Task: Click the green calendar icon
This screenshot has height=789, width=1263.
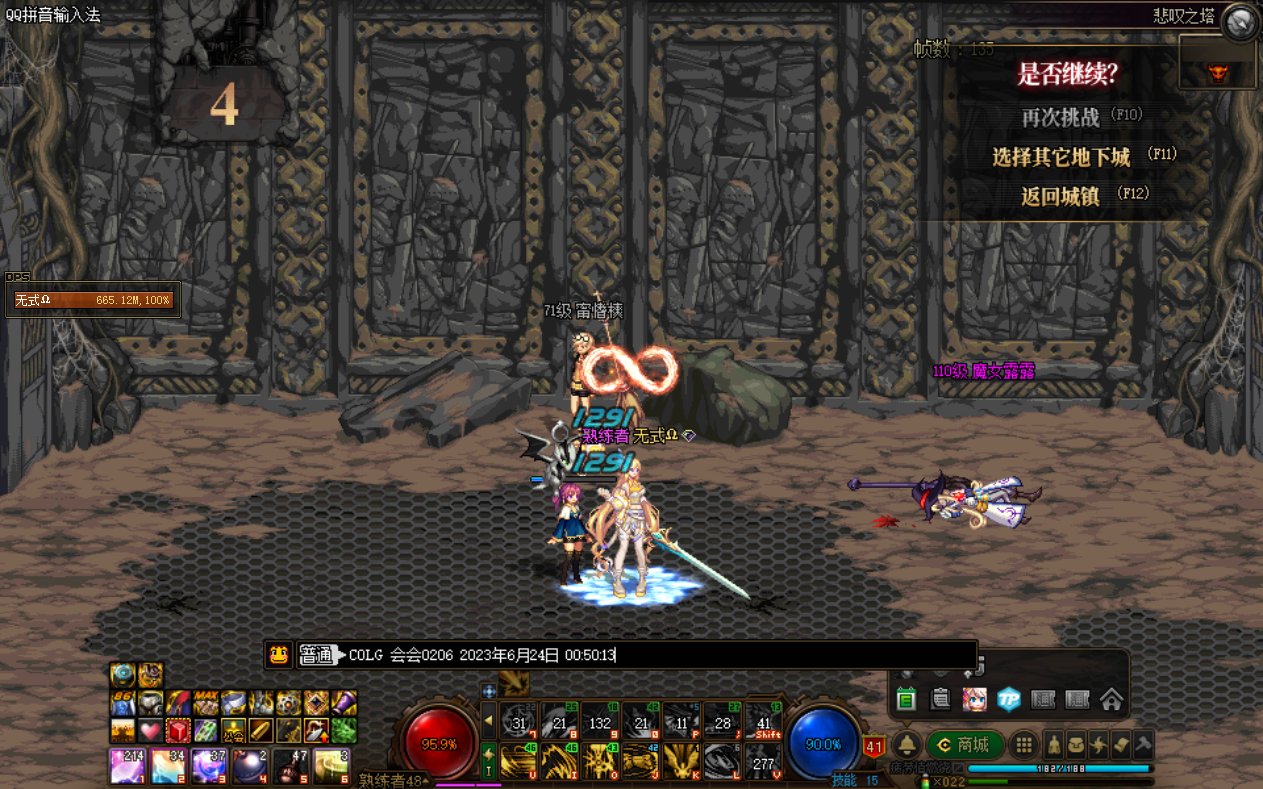Action: [907, 700]
